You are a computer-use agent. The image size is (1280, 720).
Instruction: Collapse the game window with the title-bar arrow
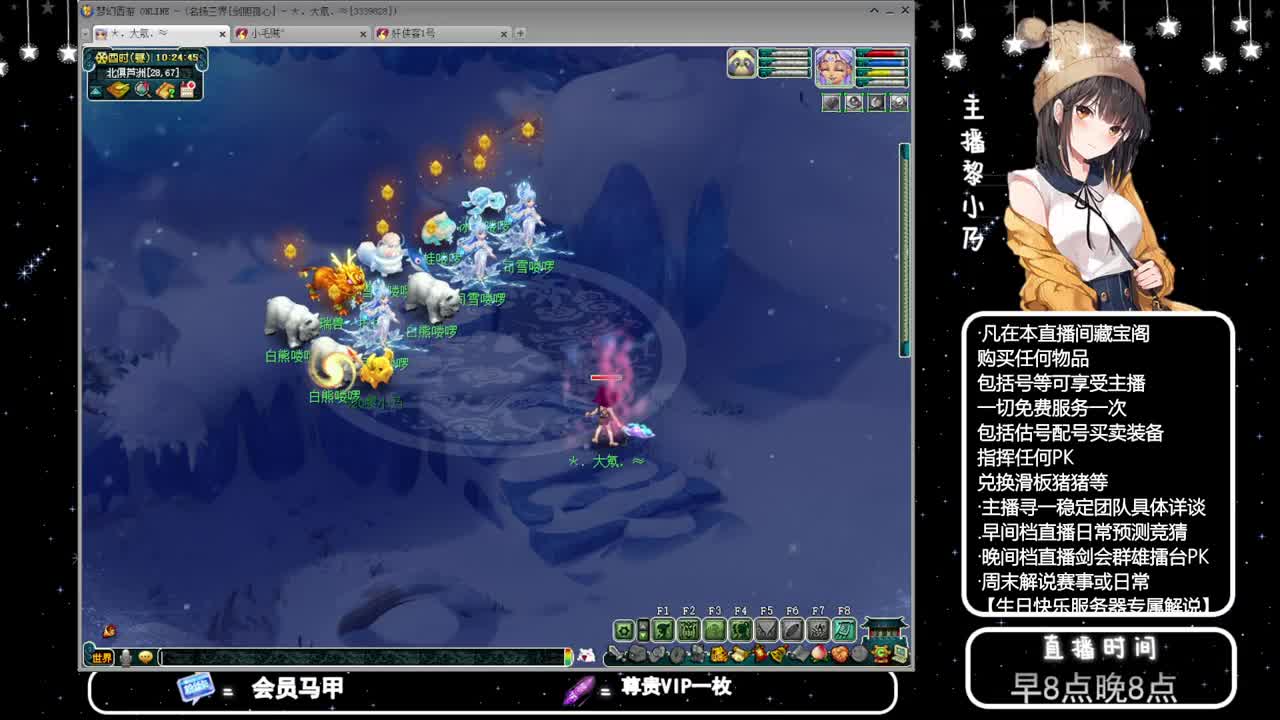(873, 10)
